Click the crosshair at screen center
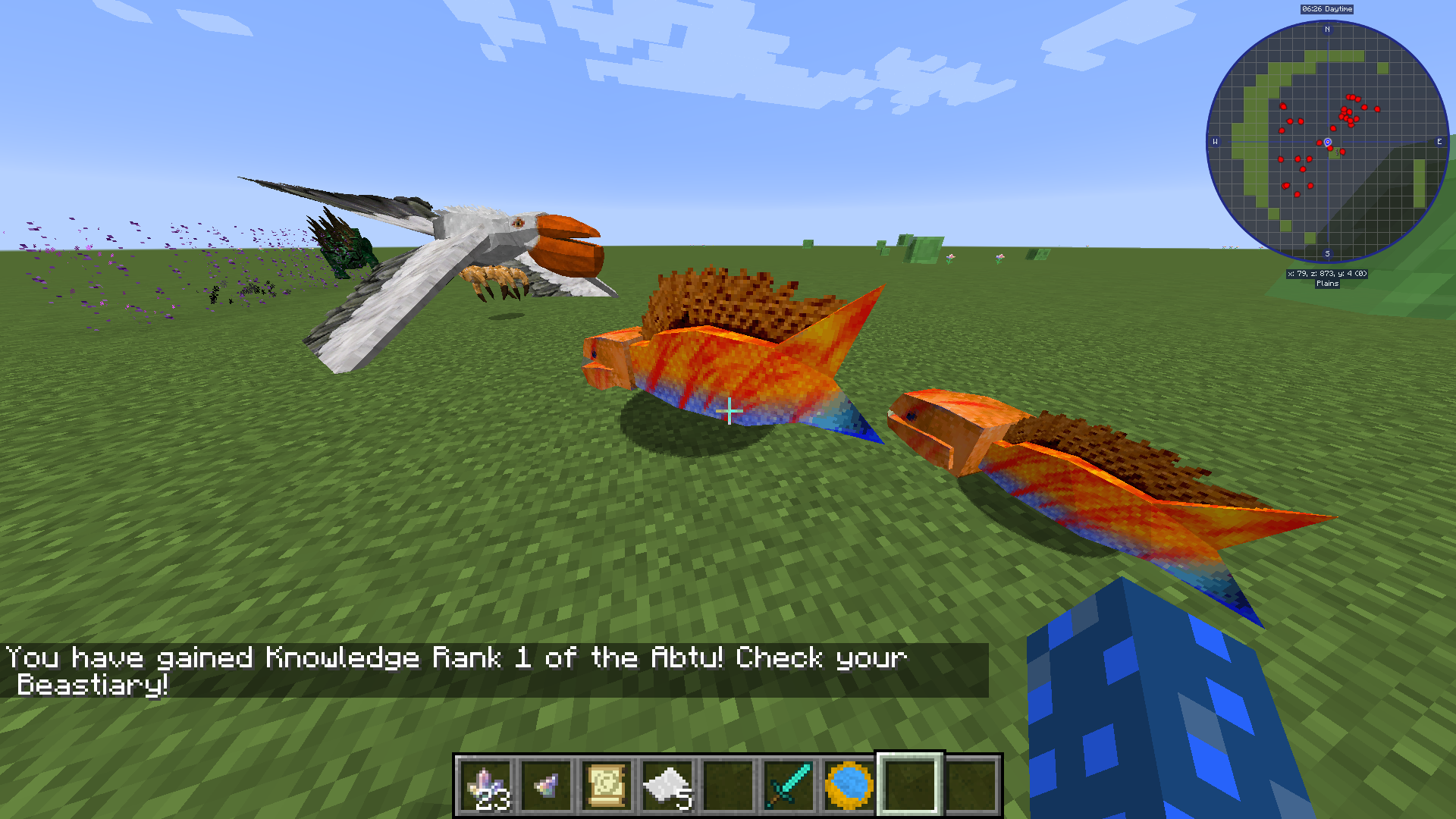 click(730, 411)
